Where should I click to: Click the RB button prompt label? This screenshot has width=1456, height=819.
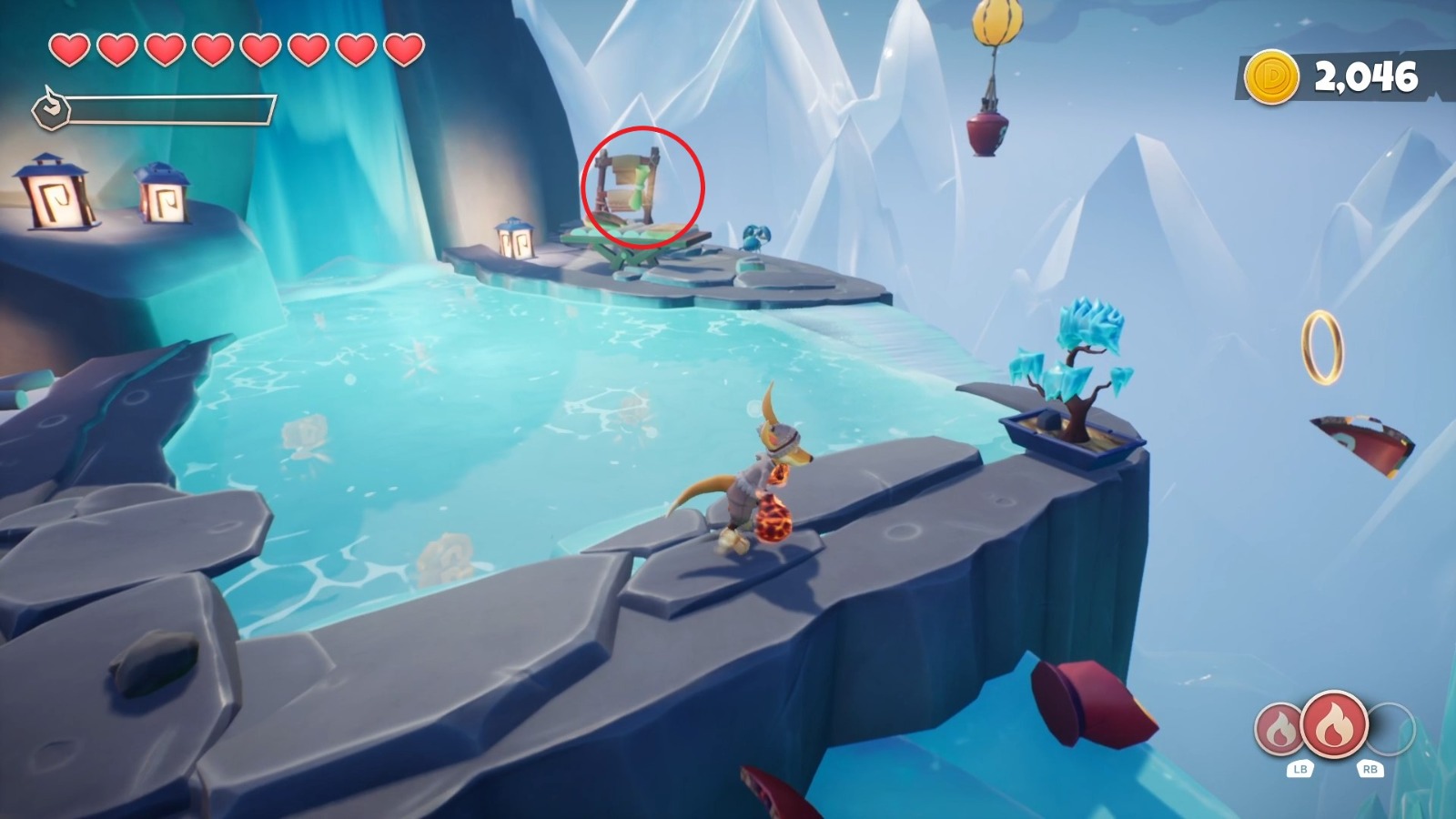click(1372, 769)
